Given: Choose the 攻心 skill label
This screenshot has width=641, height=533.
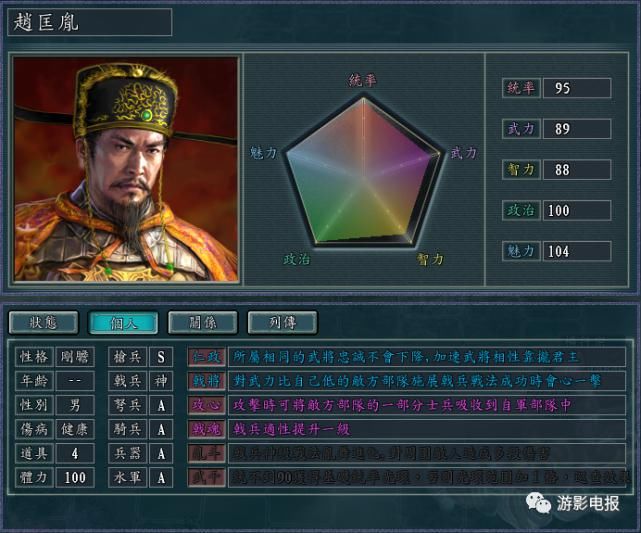Looking at the screenshot, I should point(206,405).
